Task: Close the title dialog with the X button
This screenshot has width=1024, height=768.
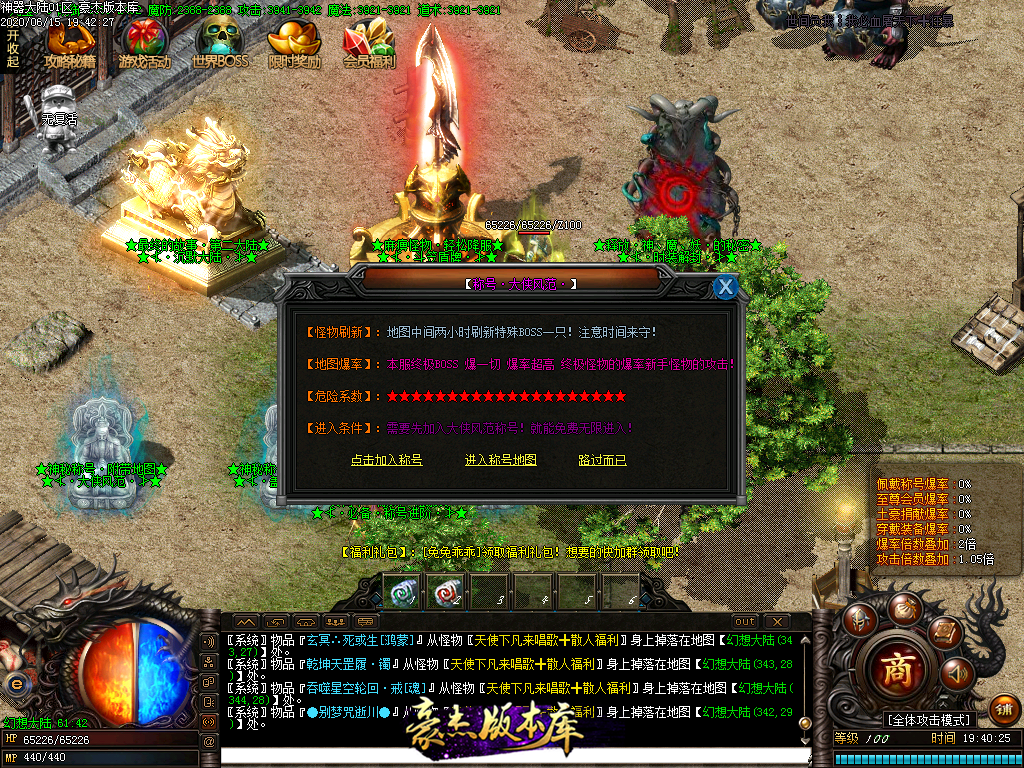Action: point(726,287)
